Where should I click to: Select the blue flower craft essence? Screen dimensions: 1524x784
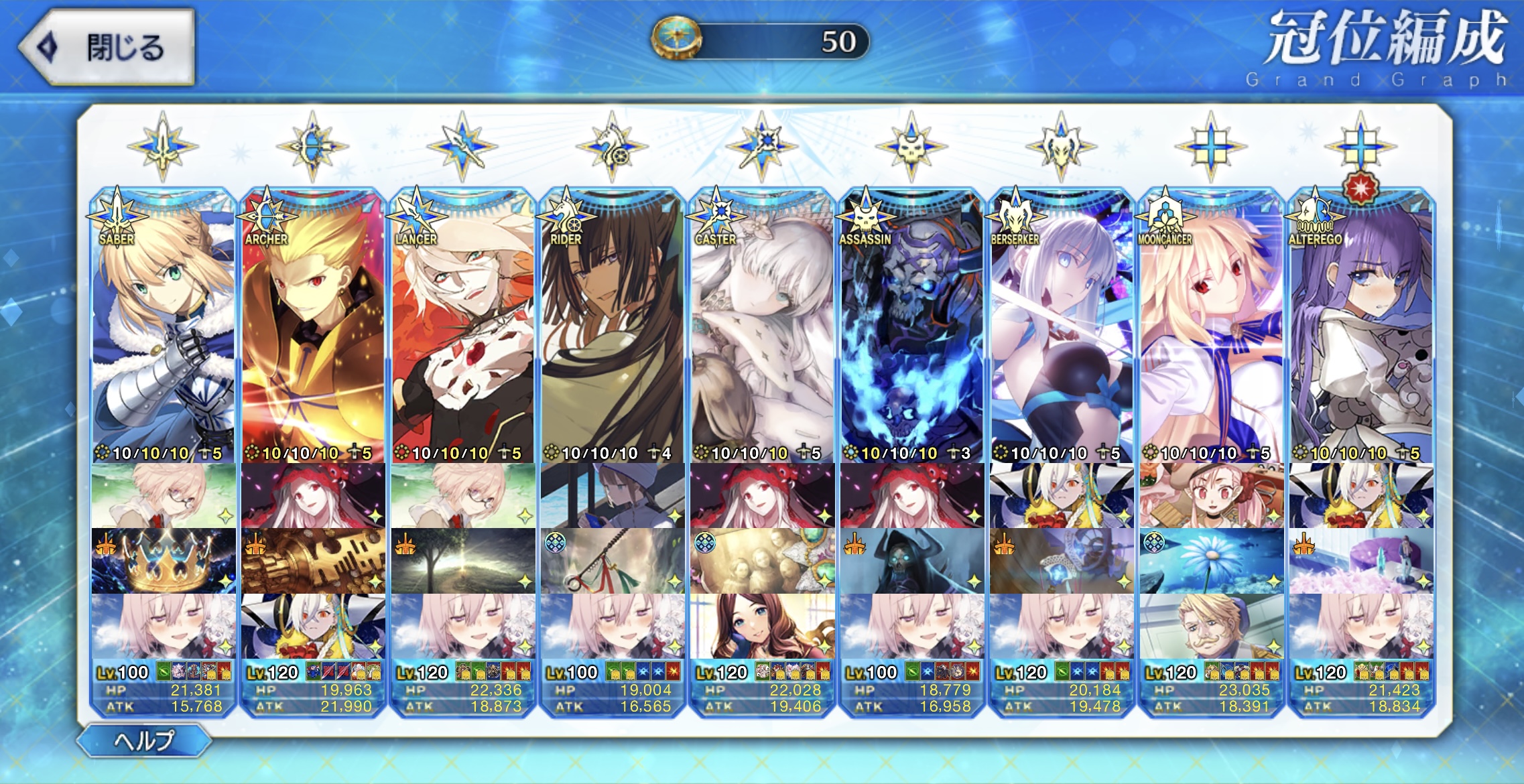pyautogui.click(x=1211, y=561)
